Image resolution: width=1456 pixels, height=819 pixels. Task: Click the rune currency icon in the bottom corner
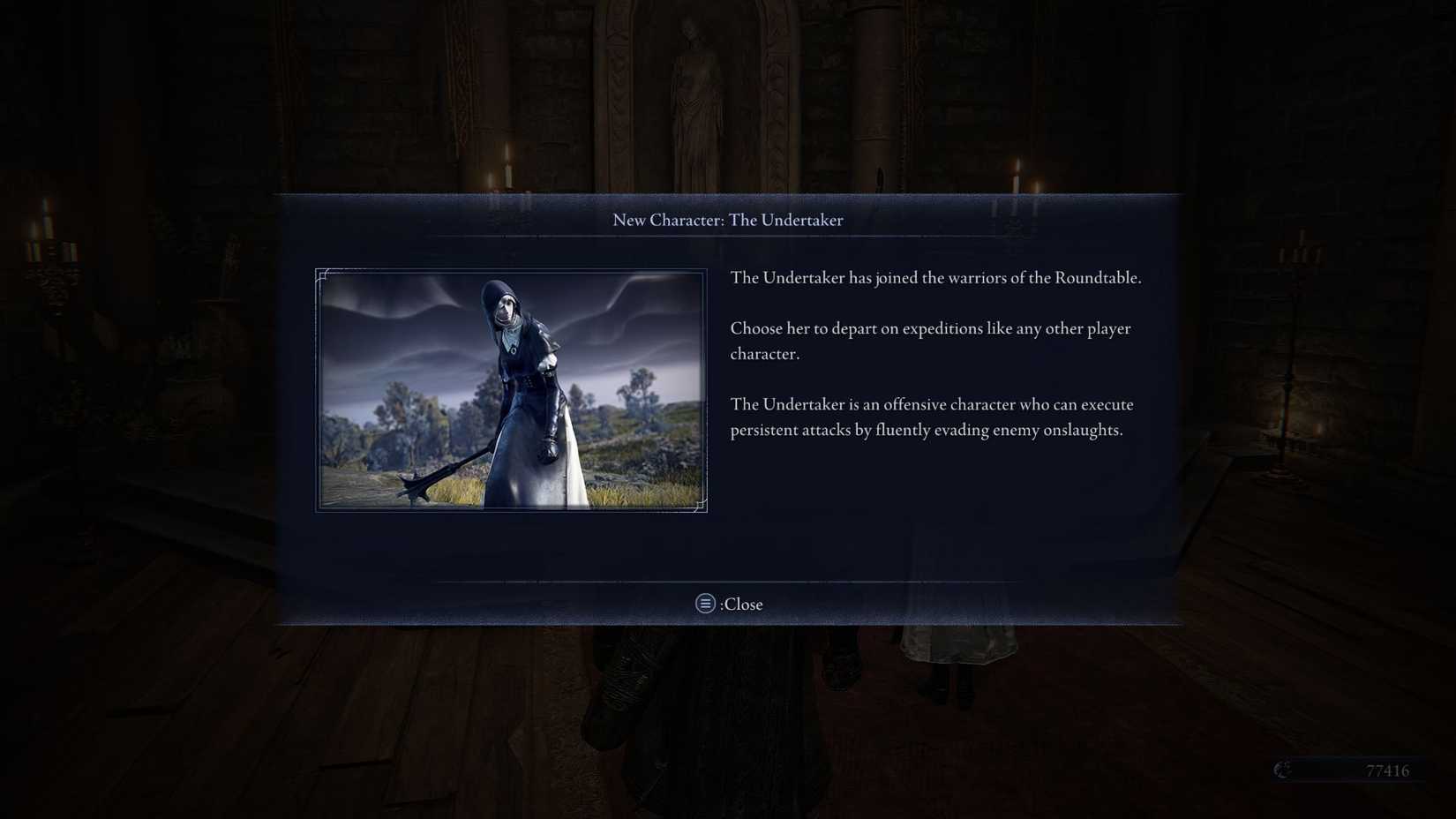pyautogui.click(x=1282, y=770)
